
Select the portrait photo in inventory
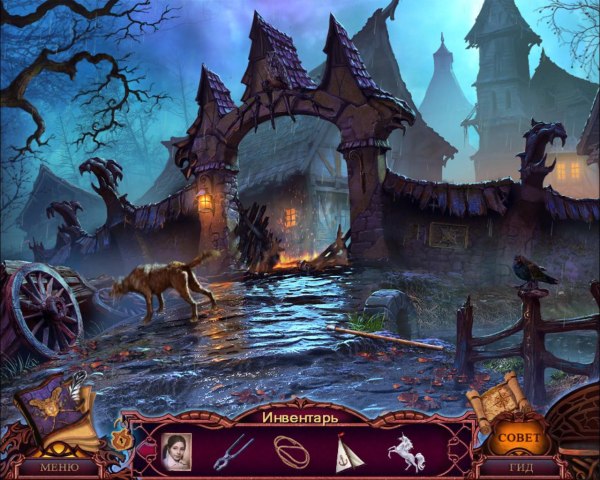(x=176, y=450)
